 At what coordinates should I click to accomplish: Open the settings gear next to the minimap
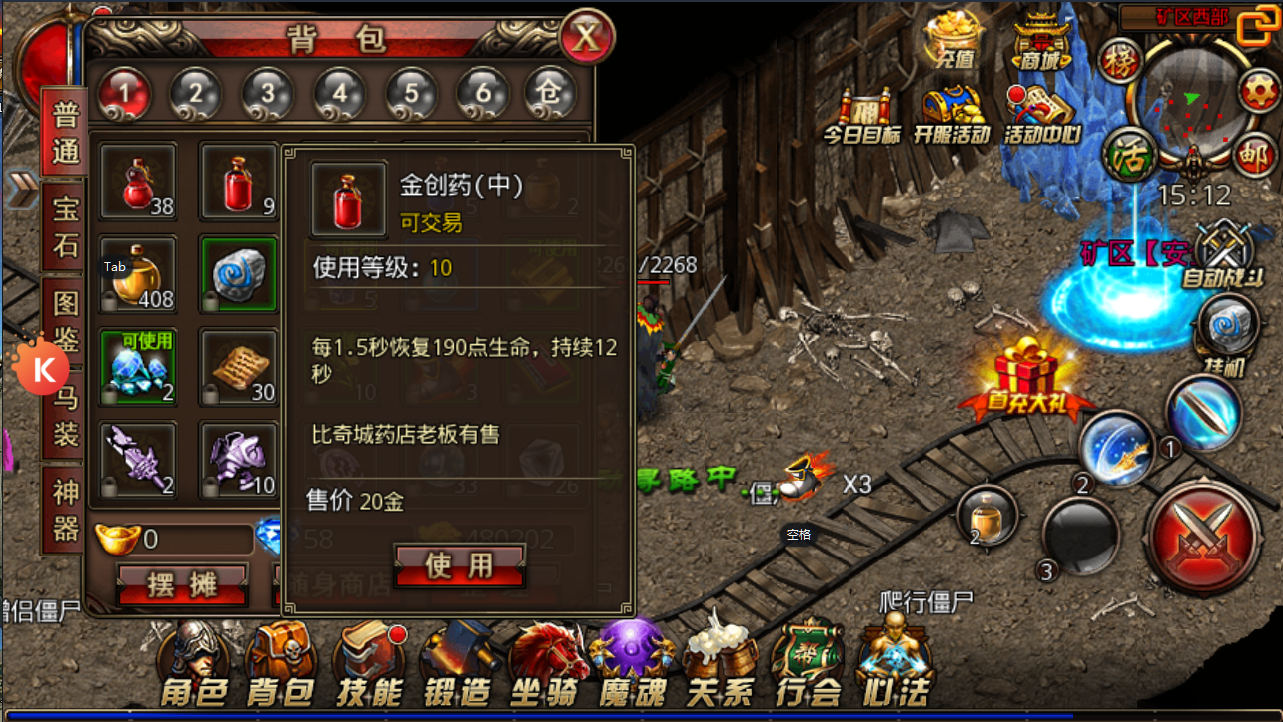(1258, 90)
